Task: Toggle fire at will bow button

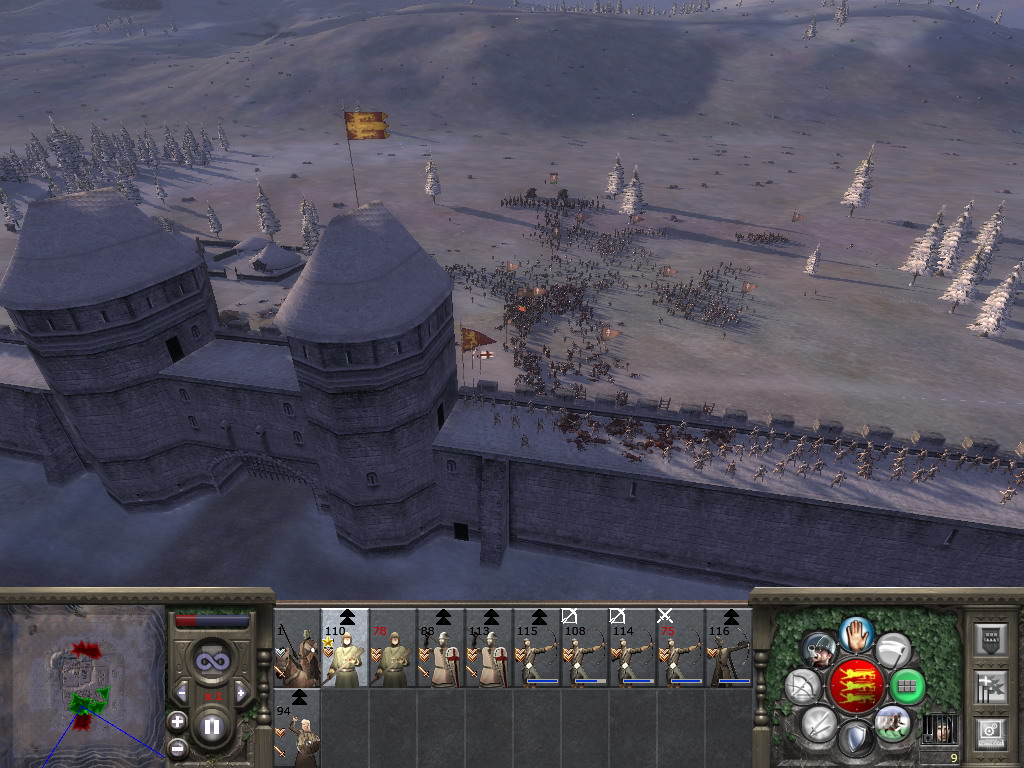Action: coord(803,687)
